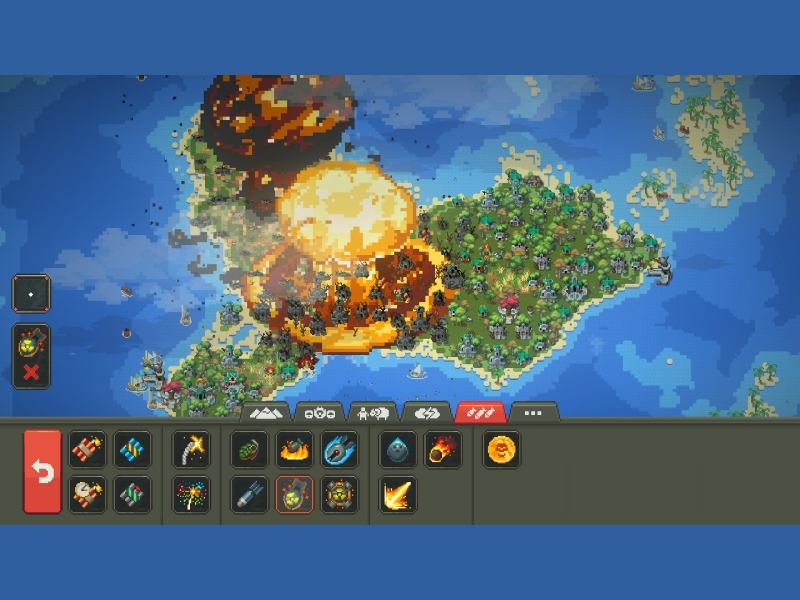Click the red back arrow button
The height and width of the screenshot is (600, 800).
(x=42, y=471)
